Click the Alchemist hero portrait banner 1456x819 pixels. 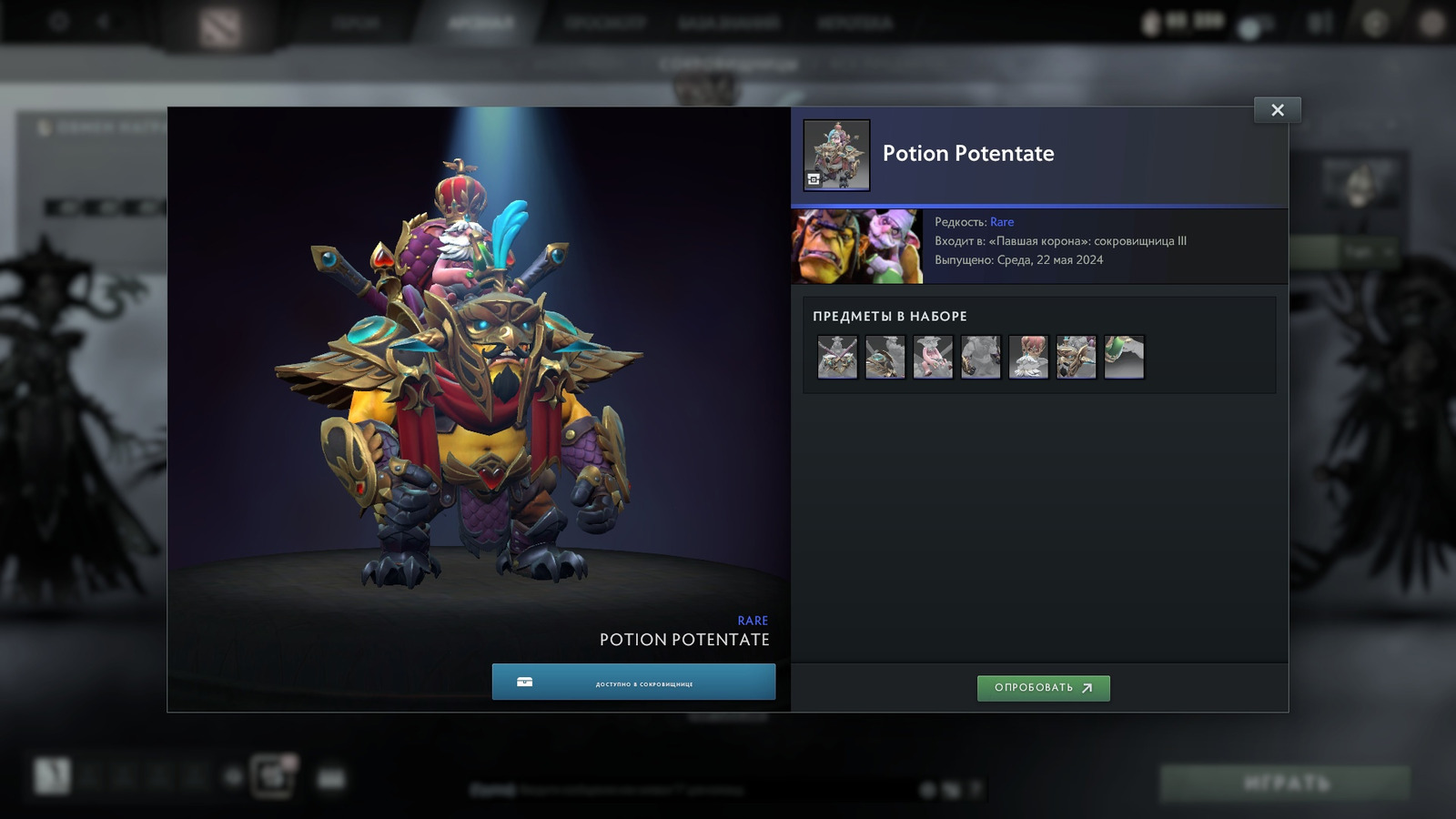pyautogui.click(x=856, y=247)
